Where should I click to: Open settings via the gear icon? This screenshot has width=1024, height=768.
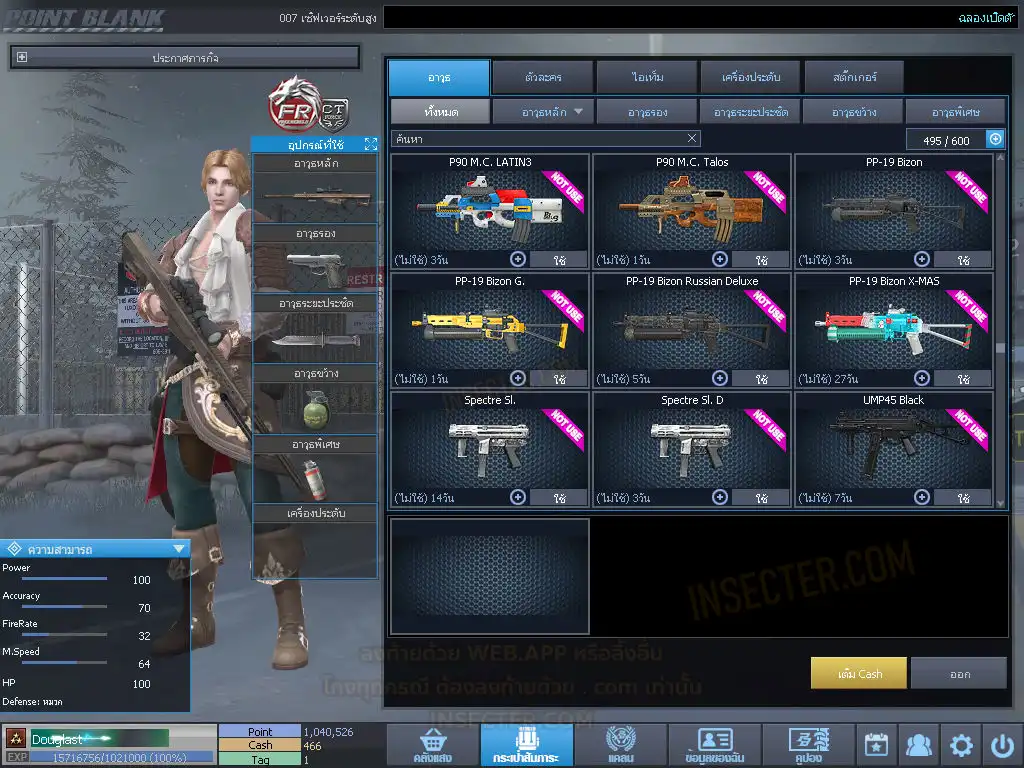[x=961, y=745]
